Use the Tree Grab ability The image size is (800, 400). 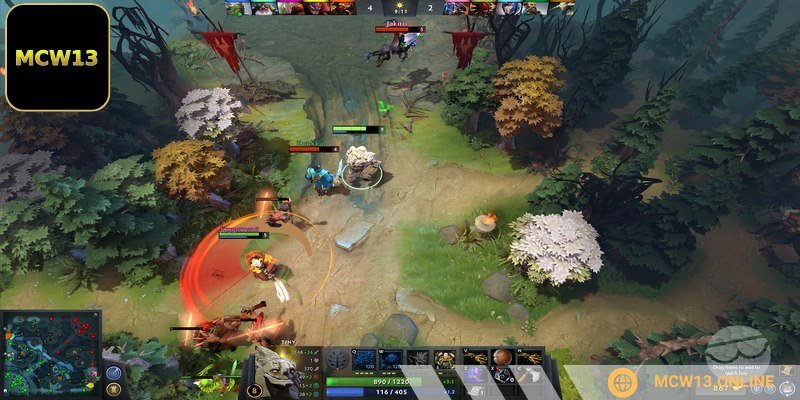click(419, 359)
